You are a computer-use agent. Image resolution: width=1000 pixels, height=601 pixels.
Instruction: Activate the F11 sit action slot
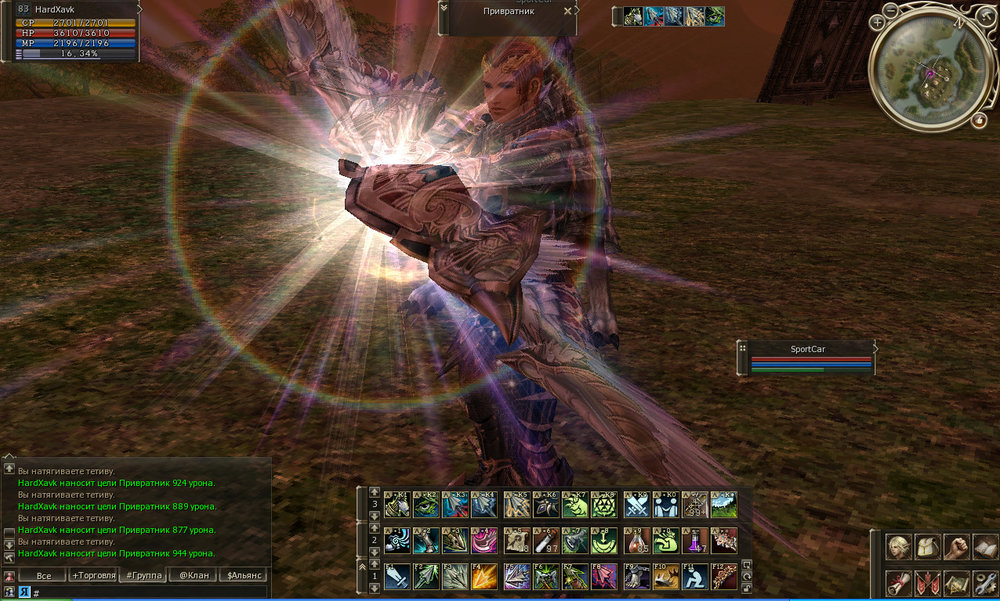[x=692, y=576]
